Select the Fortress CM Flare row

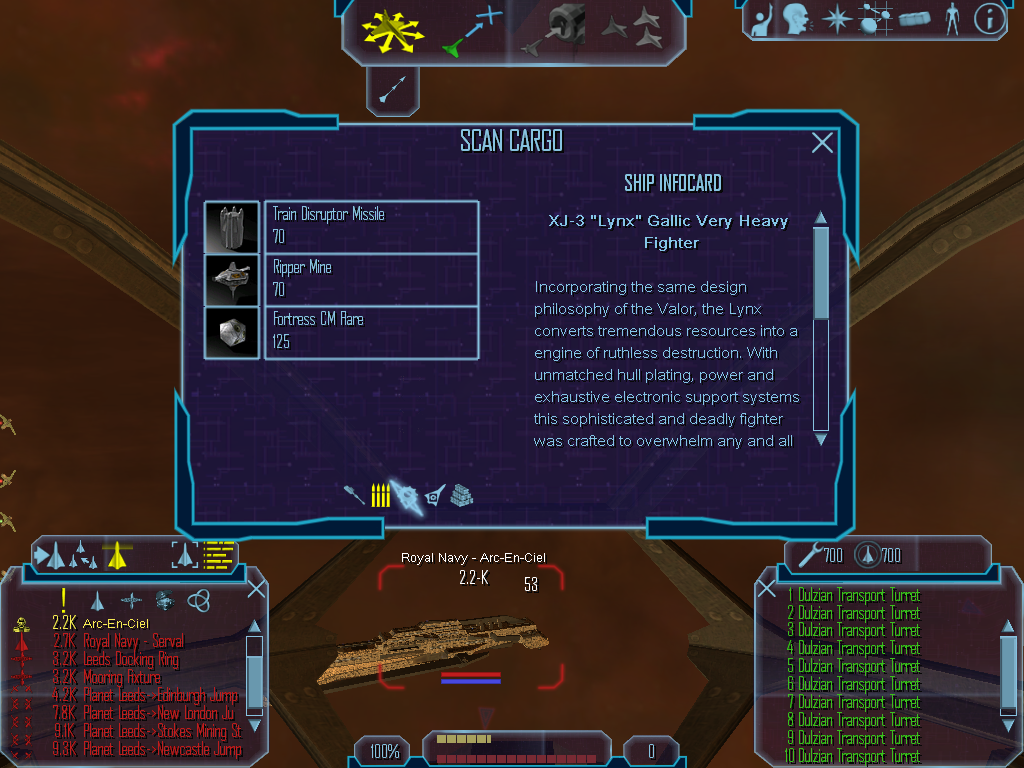tap(371, 332)
